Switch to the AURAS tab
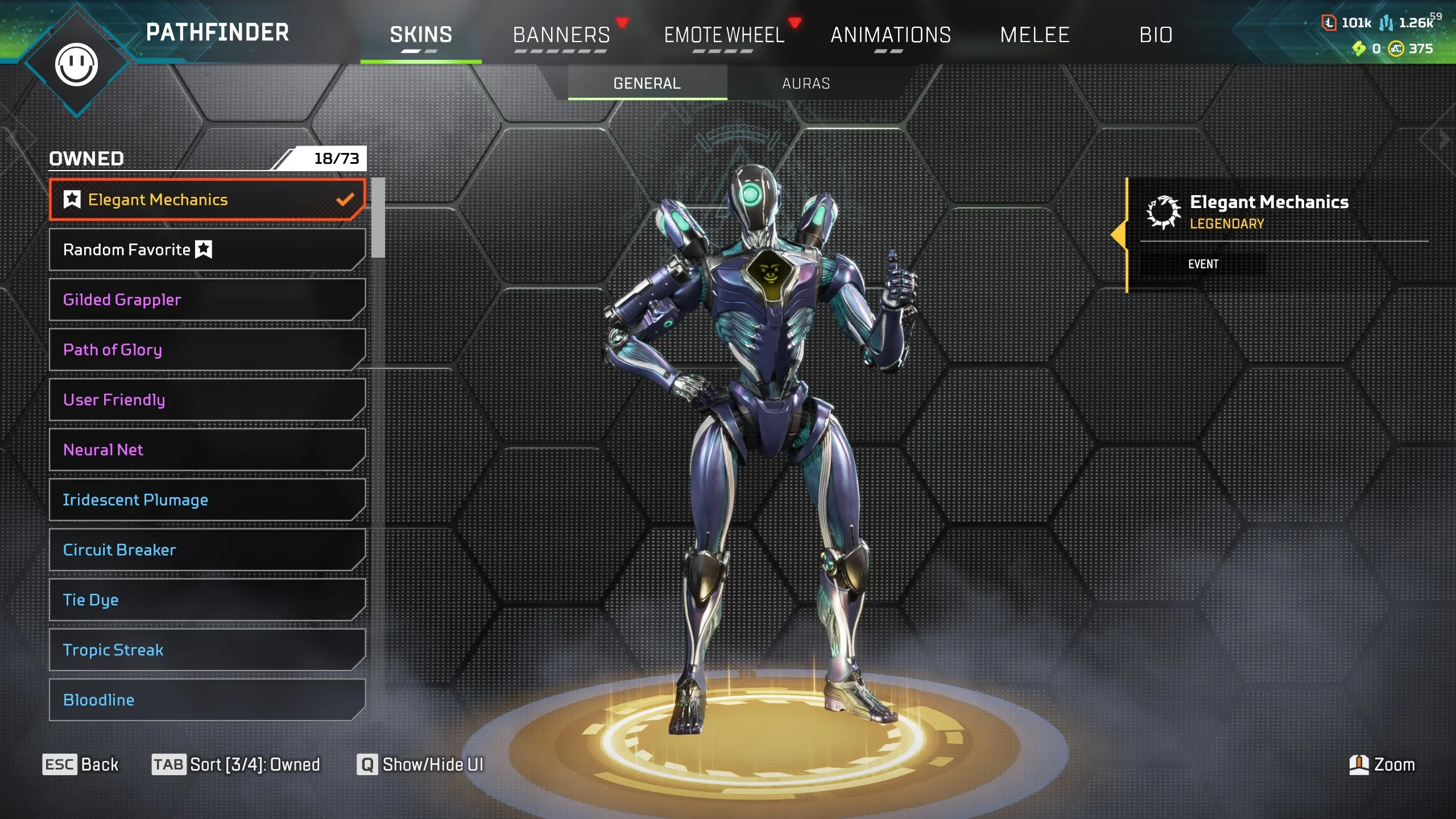Screen dimensions: 1456x819 coord(805,83)
